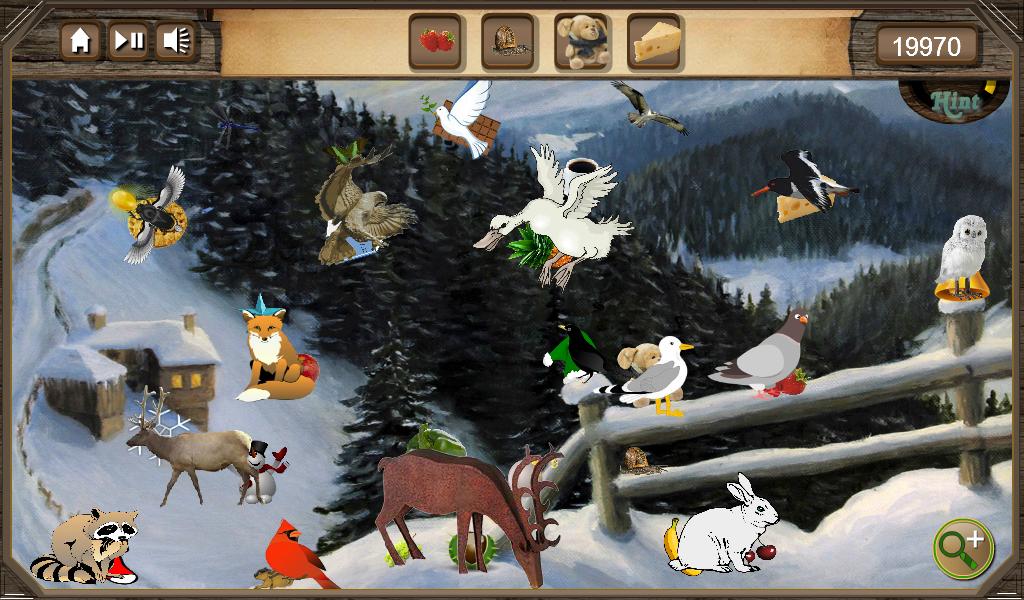The height and width of the screenshot is (600, 1024).
Task: Return to the home screen
Action: (x=80, y=41)
